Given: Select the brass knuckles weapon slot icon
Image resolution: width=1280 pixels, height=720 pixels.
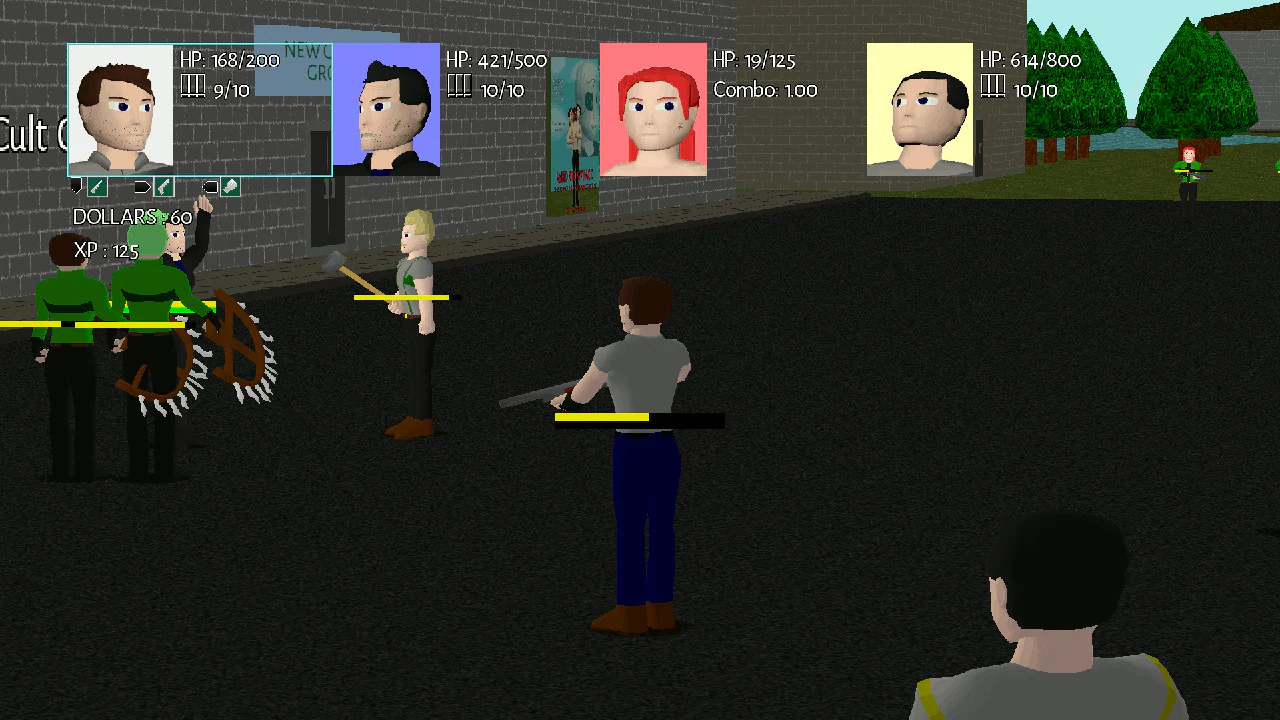Looking at the screenshot, I should 229,187.
